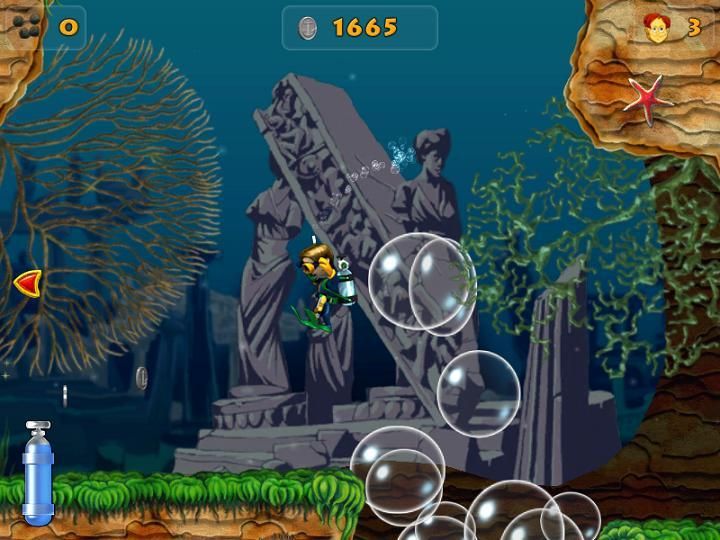
Task: Select the blue oxygen tank gauge
Action: pyautogui.click(x=38, y=473)
